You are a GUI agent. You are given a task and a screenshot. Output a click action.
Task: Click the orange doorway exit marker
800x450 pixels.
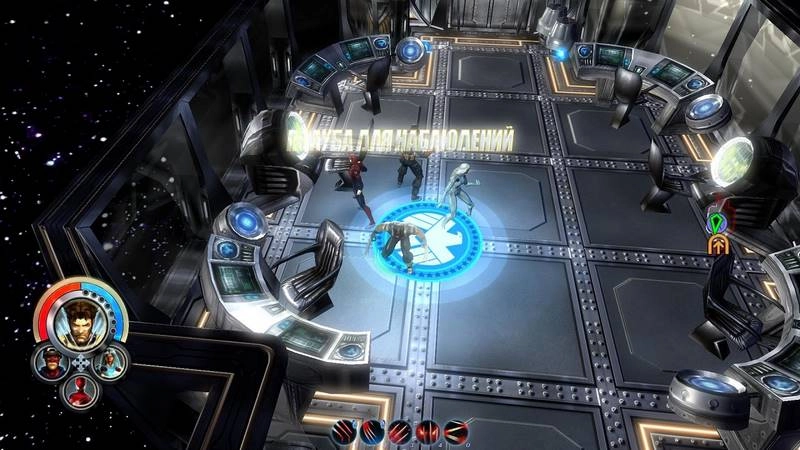click(x=717, y=245)
